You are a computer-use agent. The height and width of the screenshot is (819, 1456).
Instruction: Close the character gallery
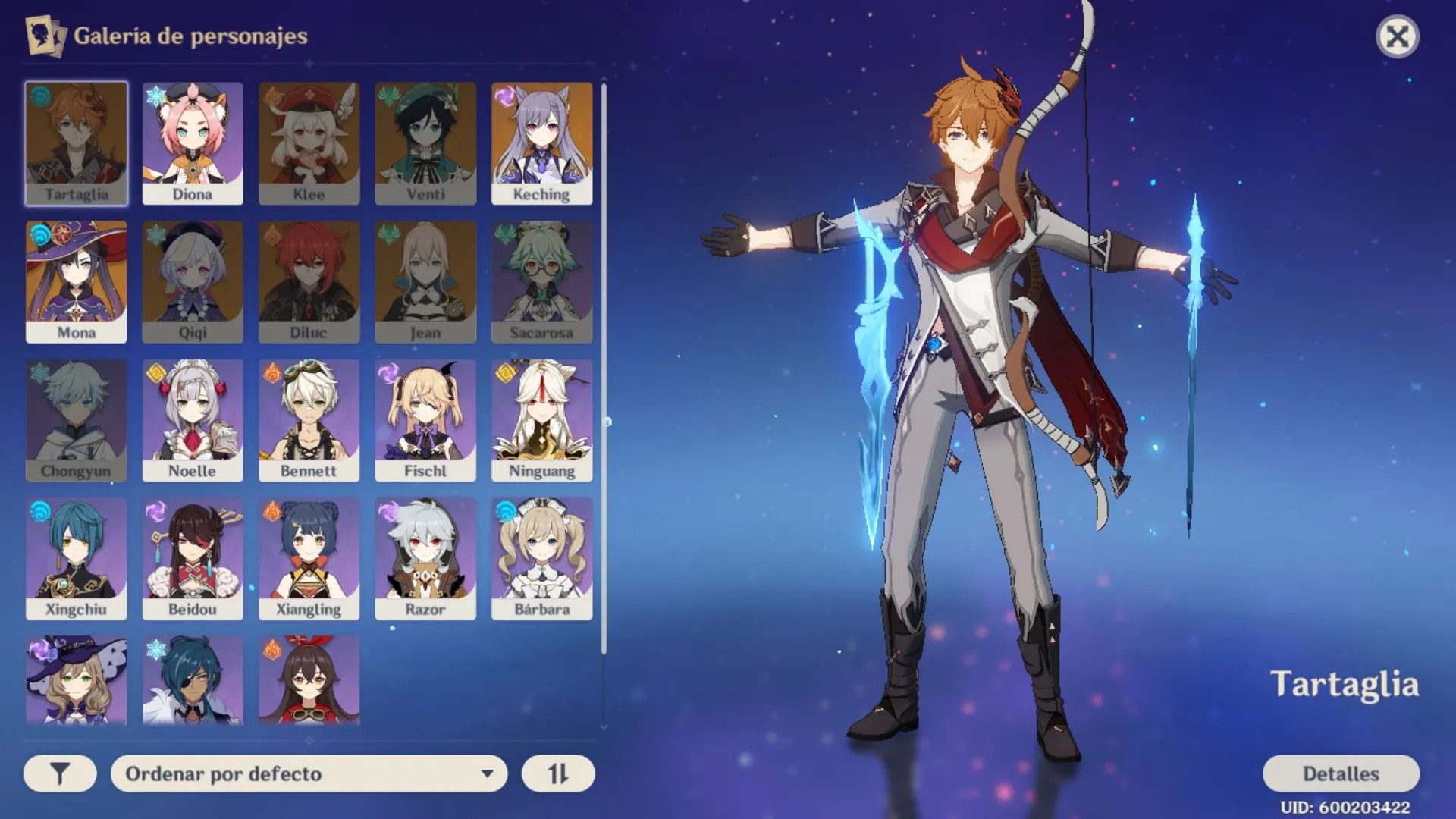(x=1397, y=36)
